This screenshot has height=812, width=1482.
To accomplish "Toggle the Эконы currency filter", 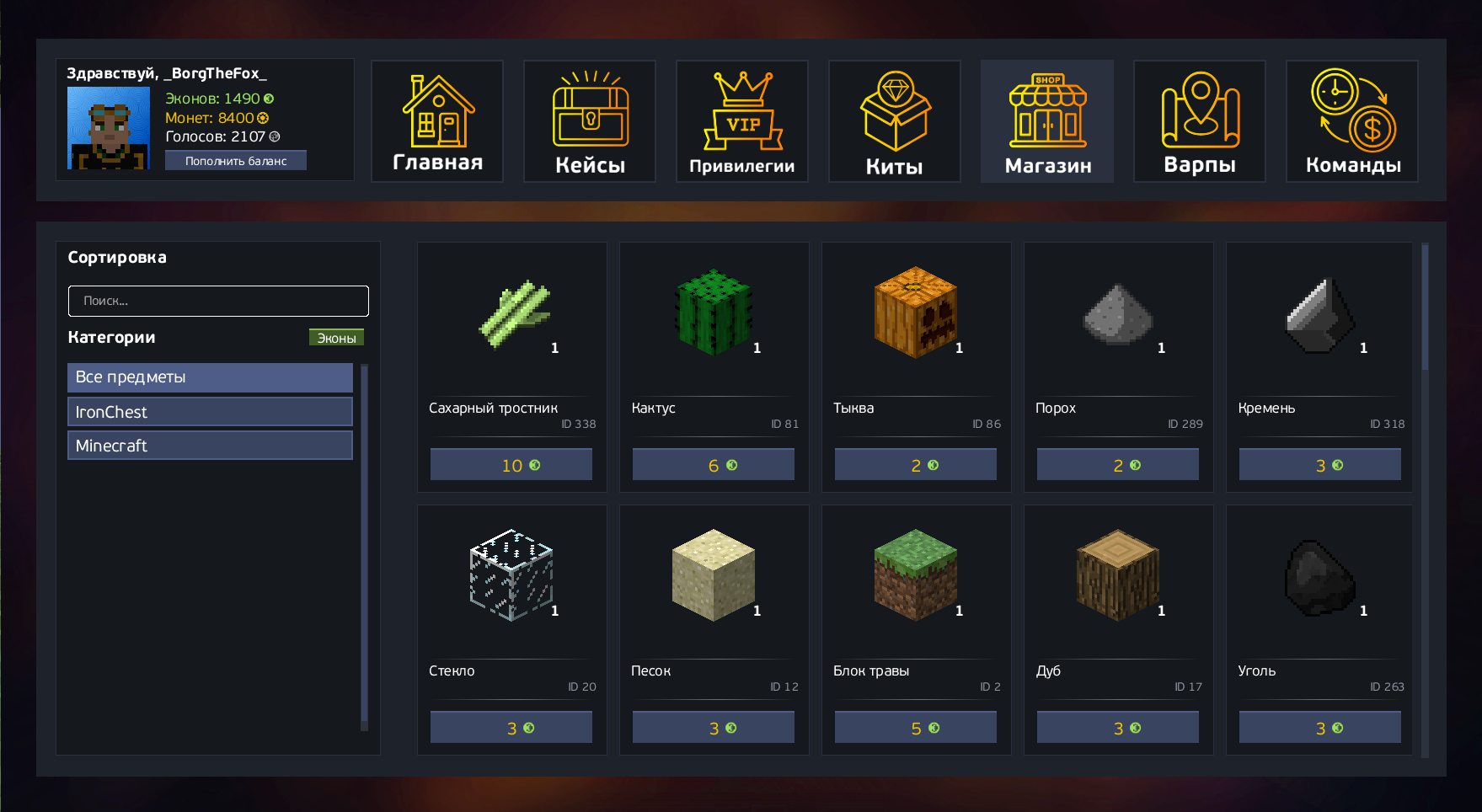I will click(x=336, y=338).
